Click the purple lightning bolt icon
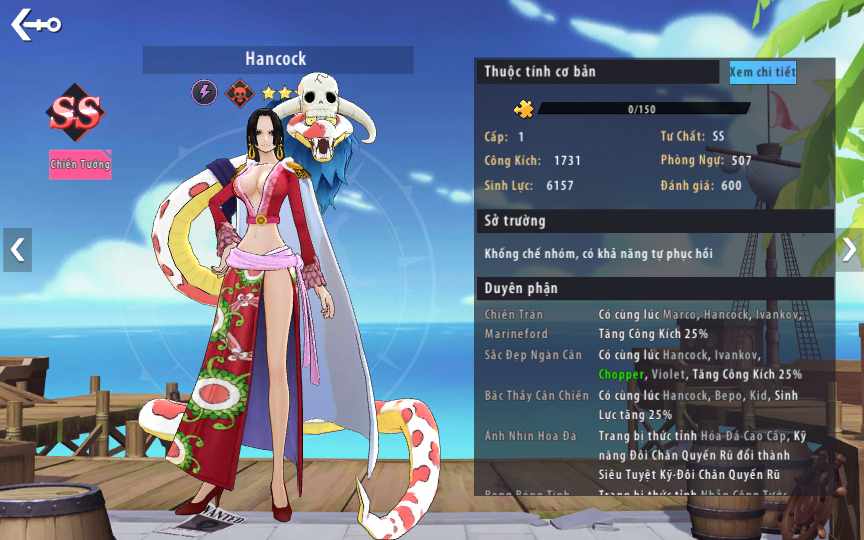864x540 pixels. tap(204, 93)
